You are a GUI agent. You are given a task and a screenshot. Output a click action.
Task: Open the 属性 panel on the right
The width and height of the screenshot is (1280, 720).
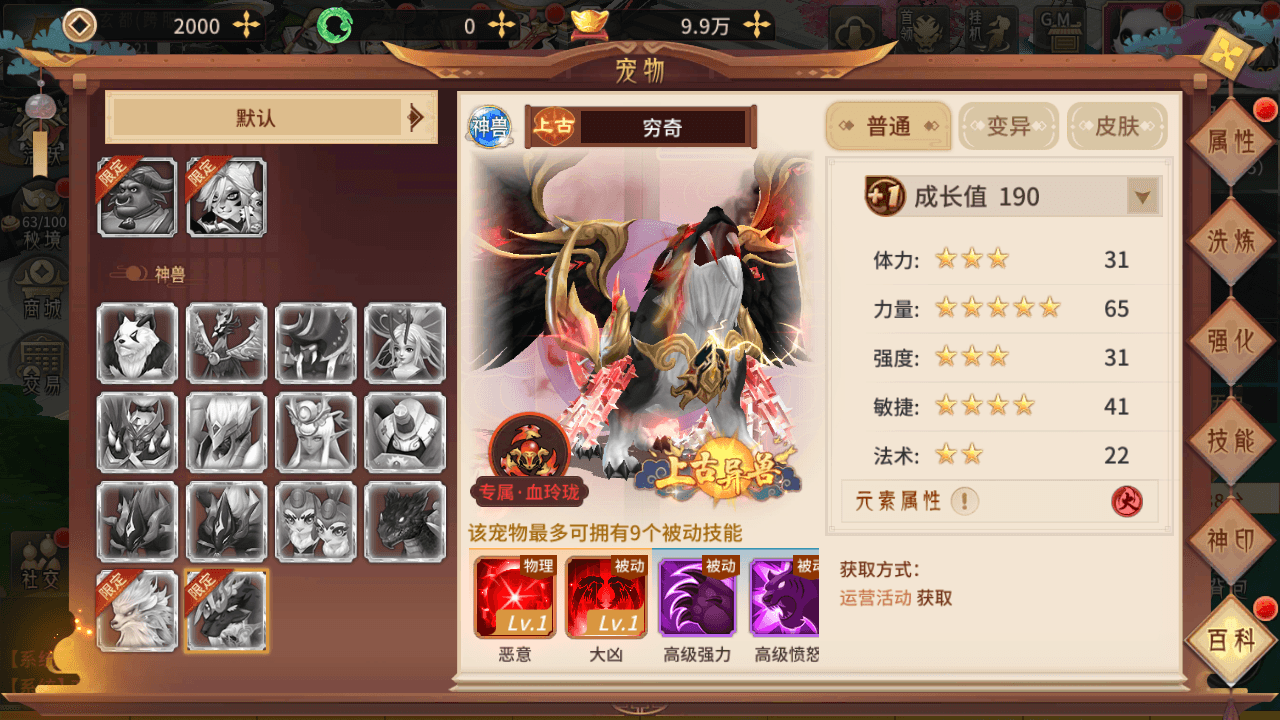[1231, 143]
